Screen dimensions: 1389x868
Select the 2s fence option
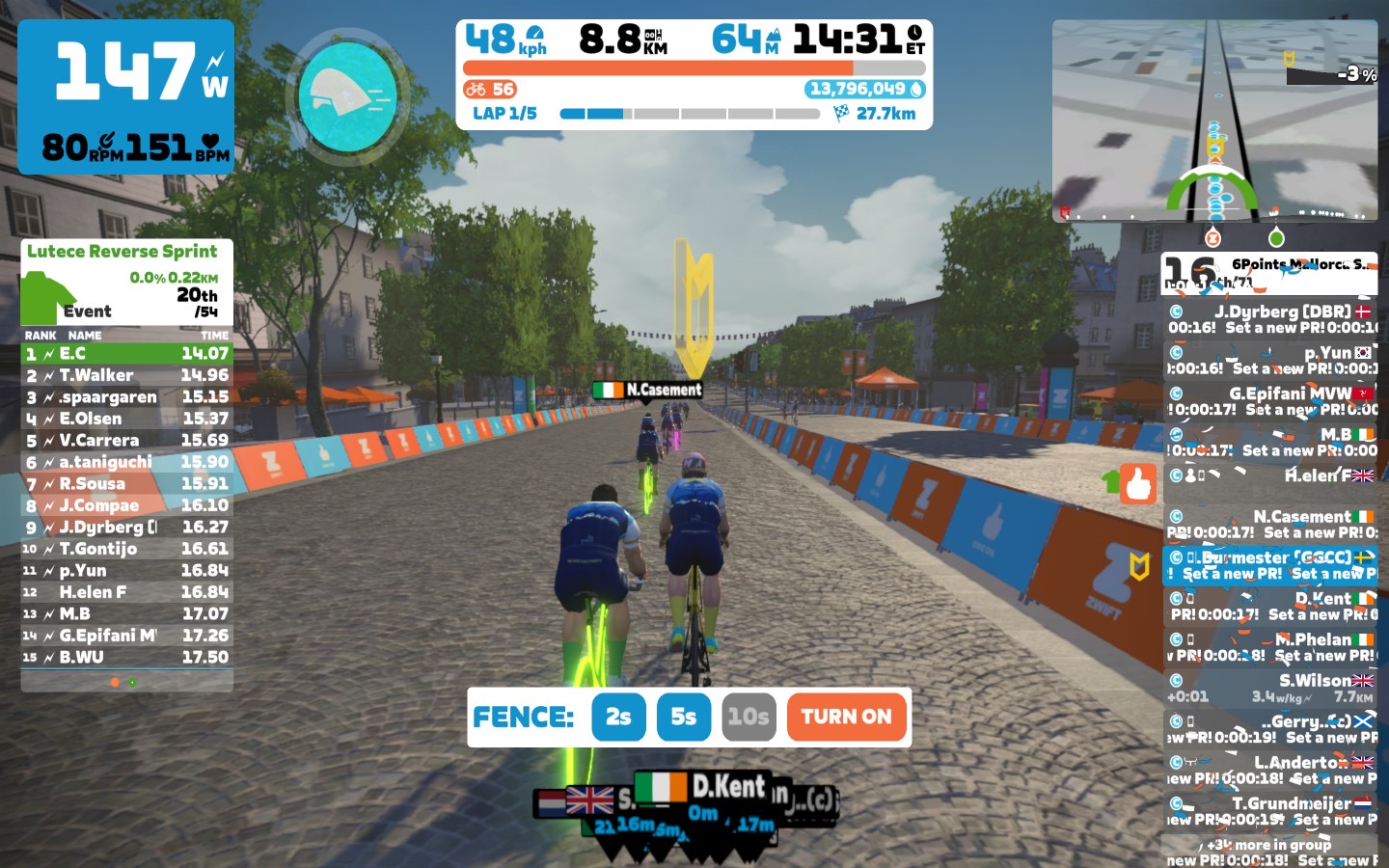point(618,717)
